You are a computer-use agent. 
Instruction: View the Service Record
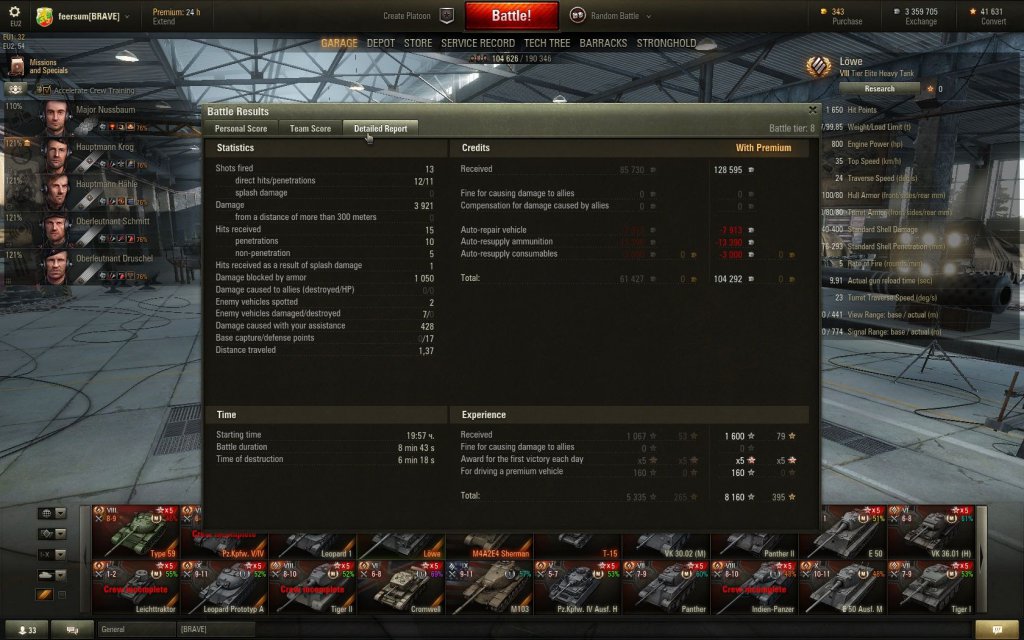click(x=478, y=43)
